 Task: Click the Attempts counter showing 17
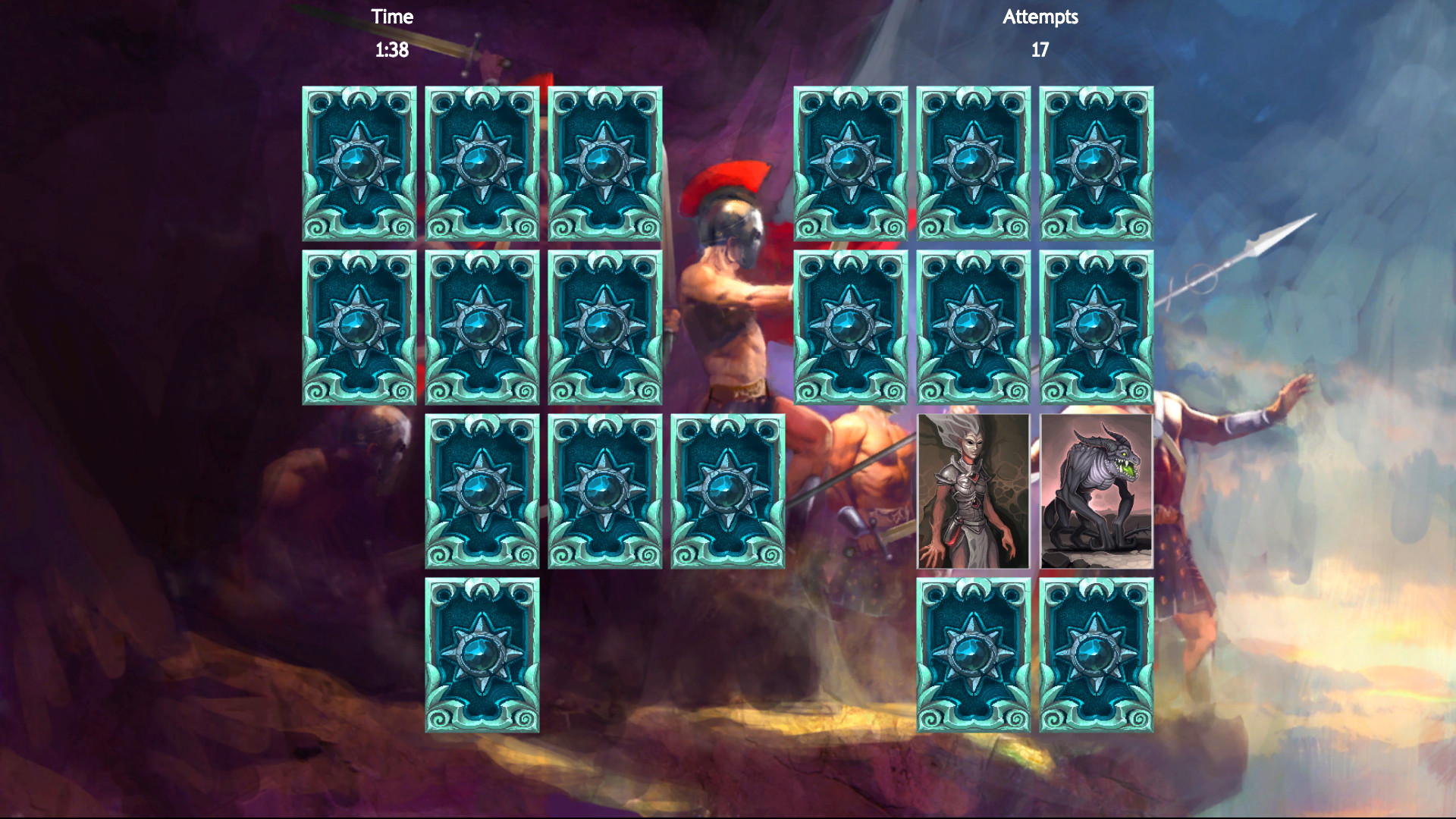click(1040, 50)
